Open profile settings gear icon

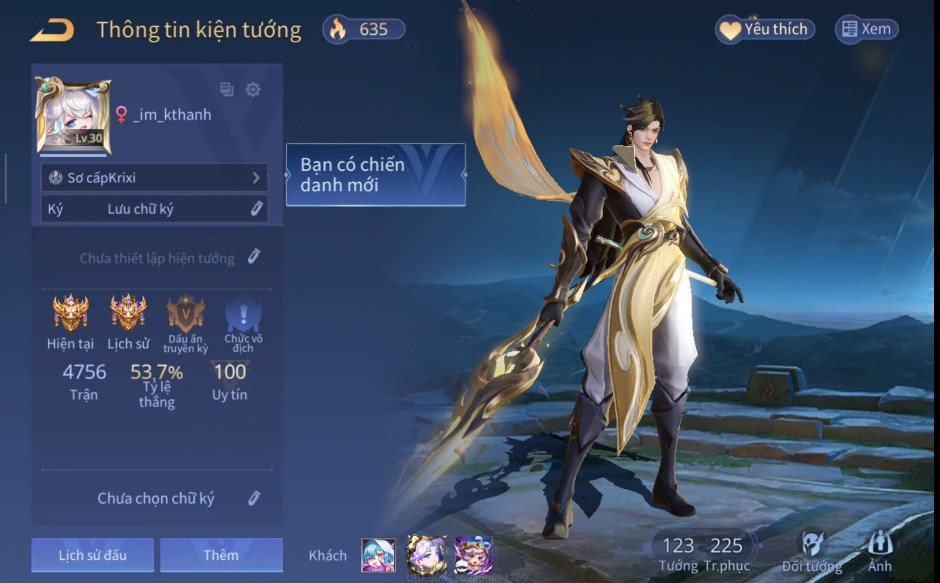(x=253, y=90)
